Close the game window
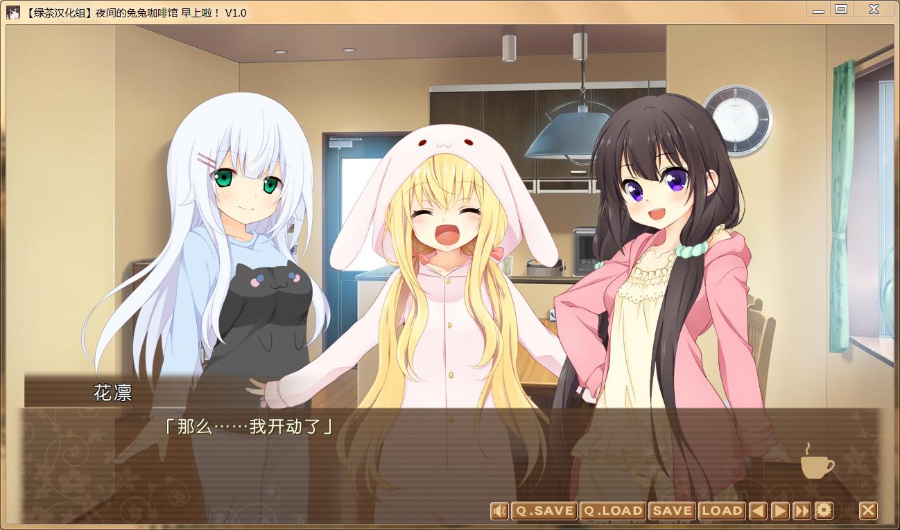 point(872,10)
